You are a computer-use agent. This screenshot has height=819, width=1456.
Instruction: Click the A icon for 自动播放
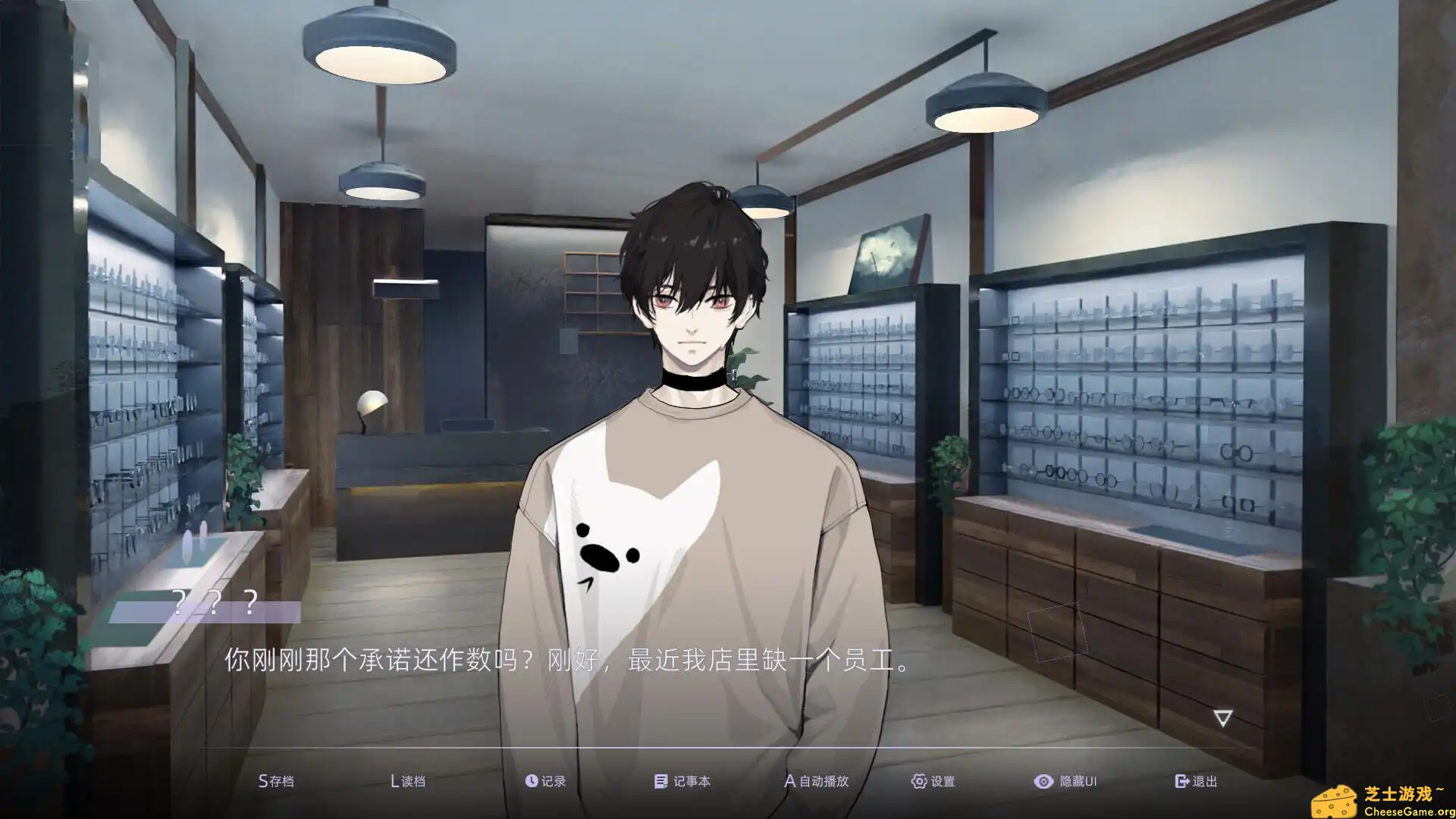coord(789,780)
